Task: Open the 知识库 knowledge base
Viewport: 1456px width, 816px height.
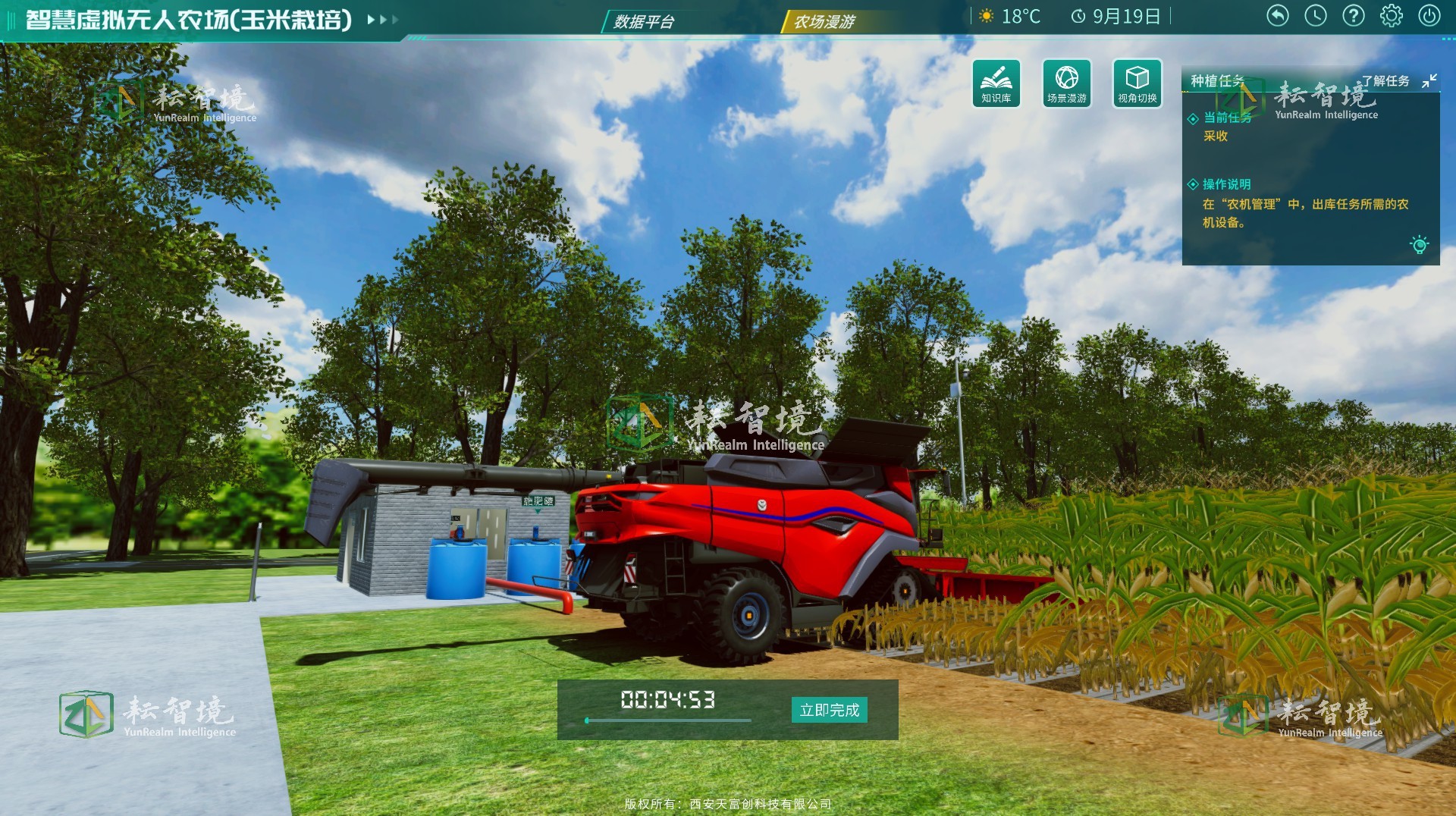Action: coord(996,83)
